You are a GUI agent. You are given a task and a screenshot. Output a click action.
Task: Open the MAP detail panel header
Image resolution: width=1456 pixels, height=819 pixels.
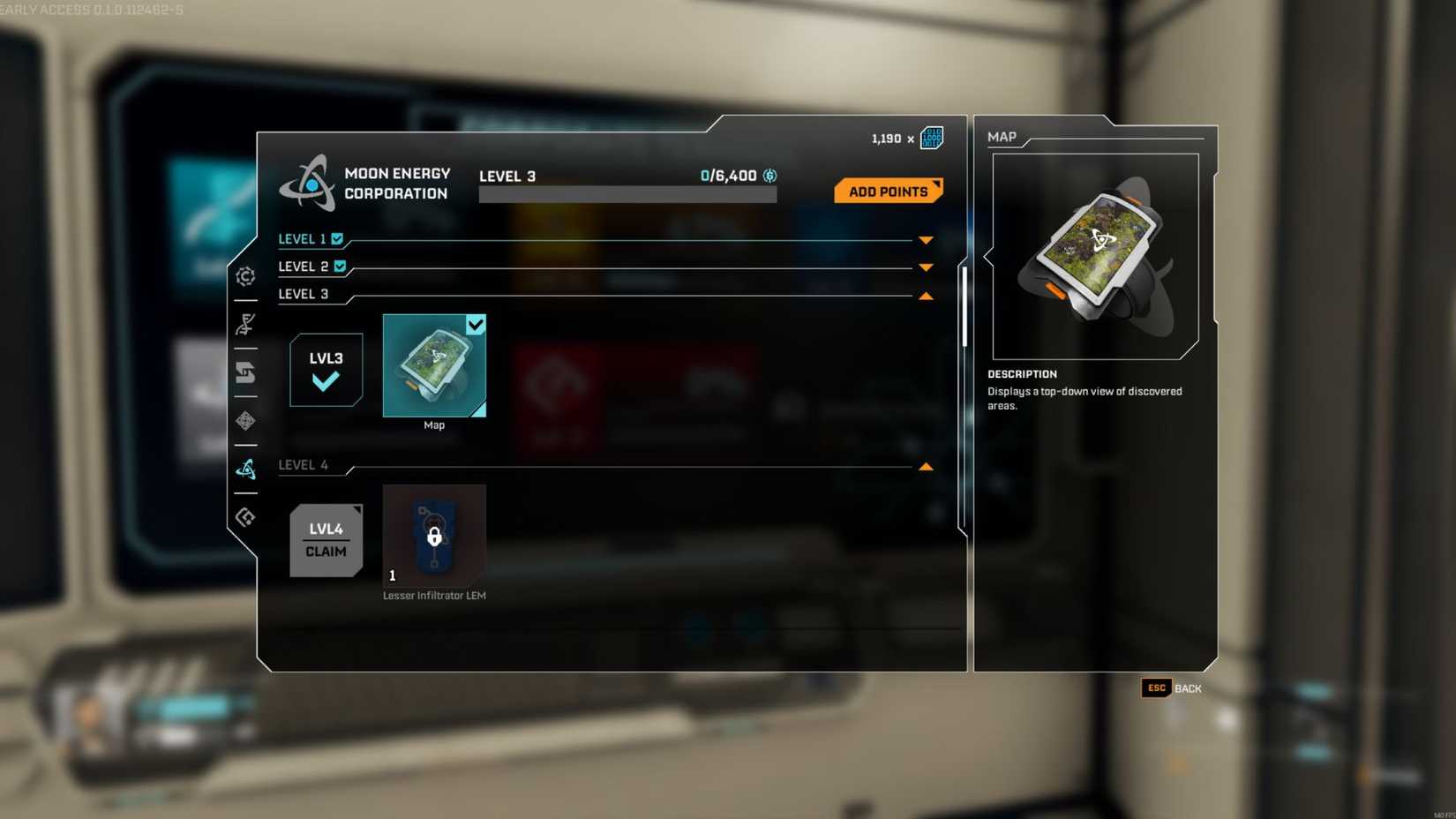1002,137
